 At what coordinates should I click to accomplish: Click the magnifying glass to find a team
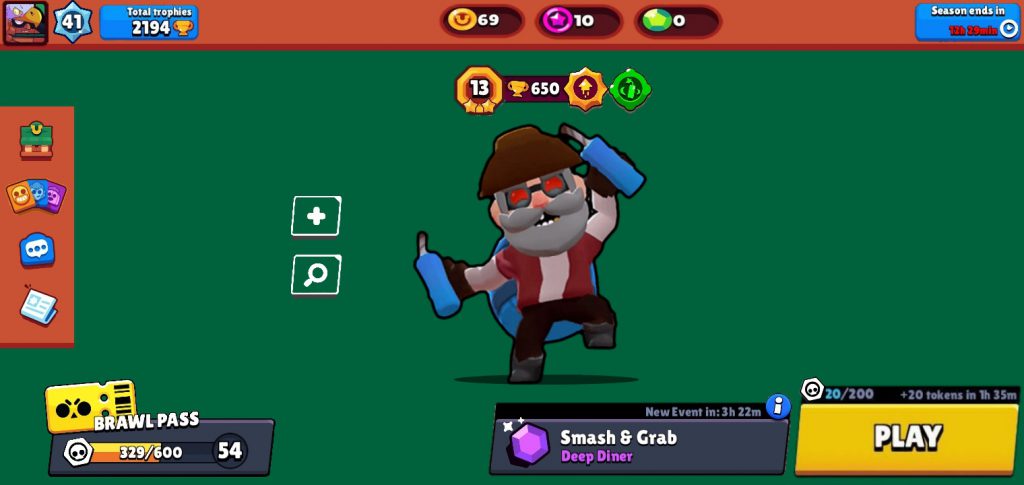[316, 275]
